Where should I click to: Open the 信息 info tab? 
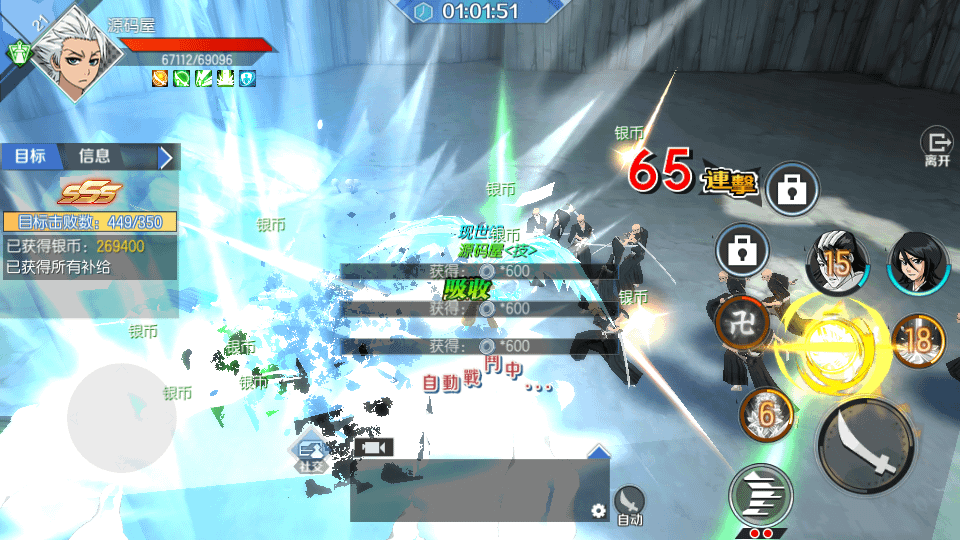pyautogui.click(x=95, y=156)
